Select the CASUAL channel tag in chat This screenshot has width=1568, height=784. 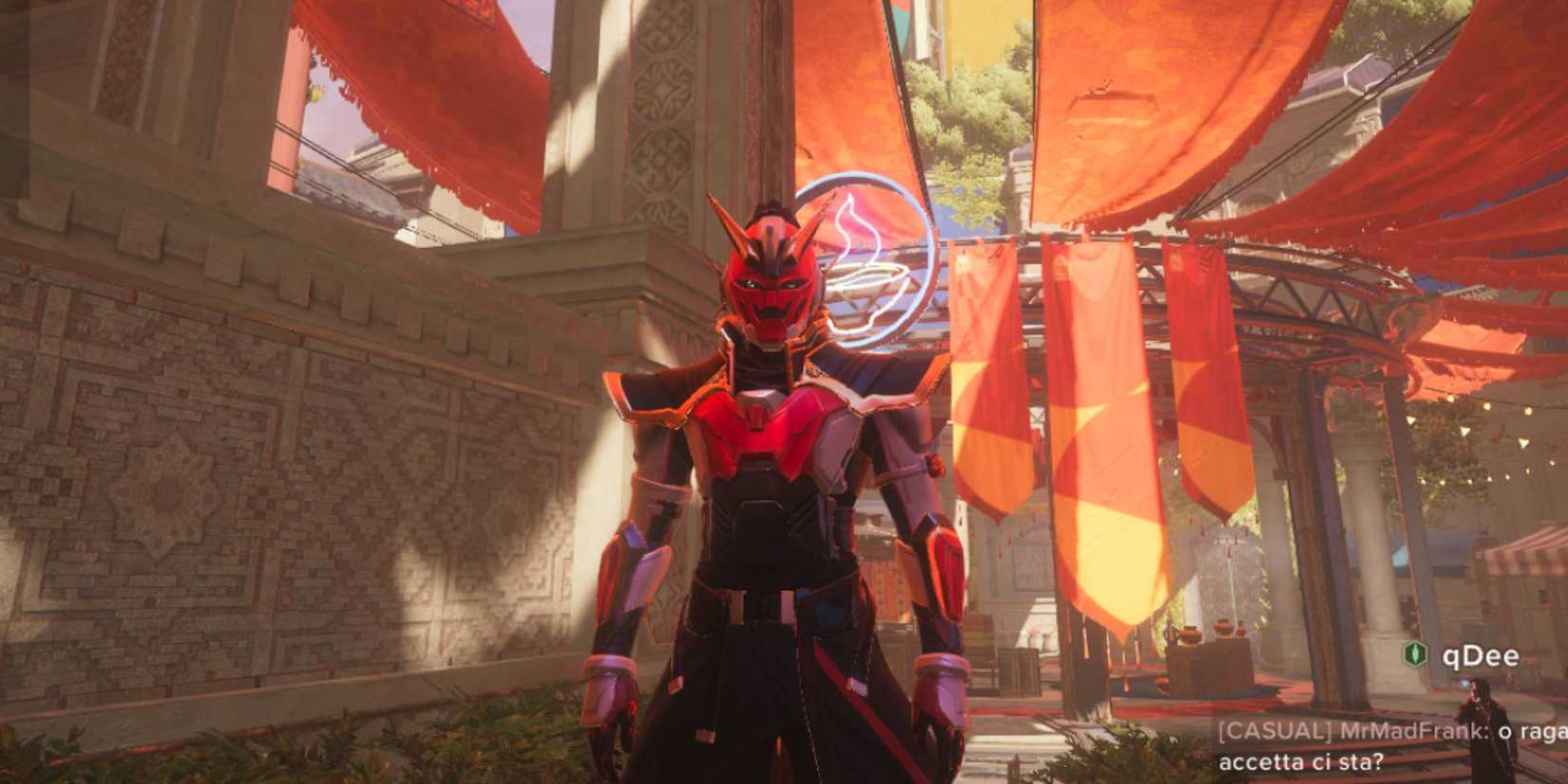(1273, 730)
